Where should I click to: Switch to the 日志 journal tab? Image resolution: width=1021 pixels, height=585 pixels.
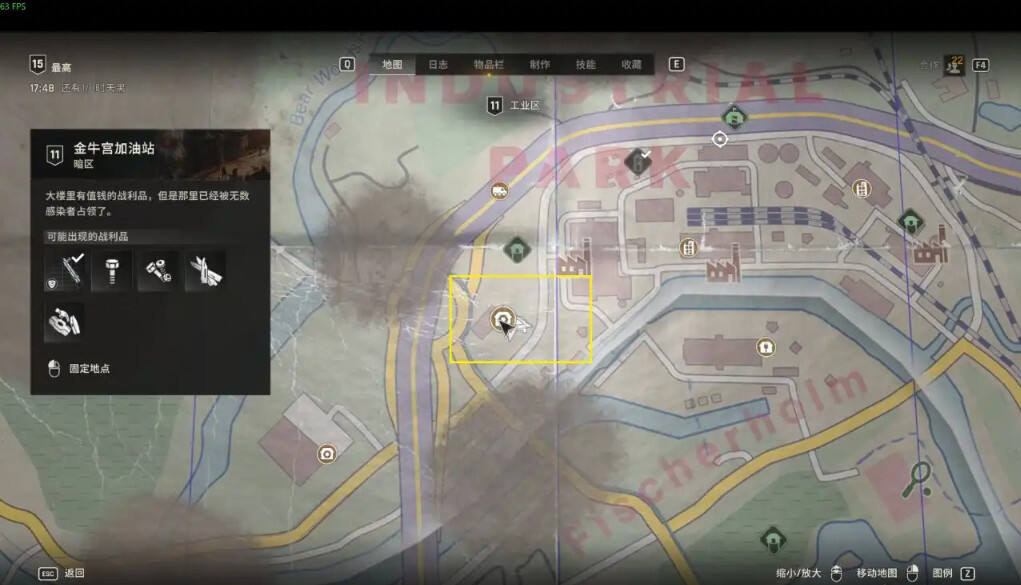click(438, 65)
